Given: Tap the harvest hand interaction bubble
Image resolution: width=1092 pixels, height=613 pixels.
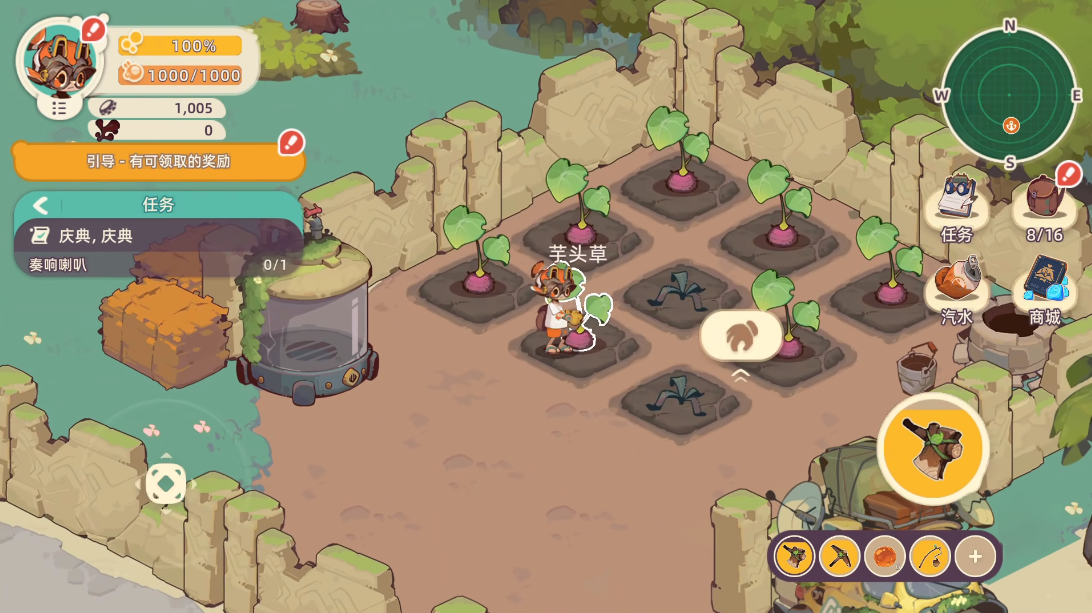Looking at the screenshot, I should (x=741, y=336).
